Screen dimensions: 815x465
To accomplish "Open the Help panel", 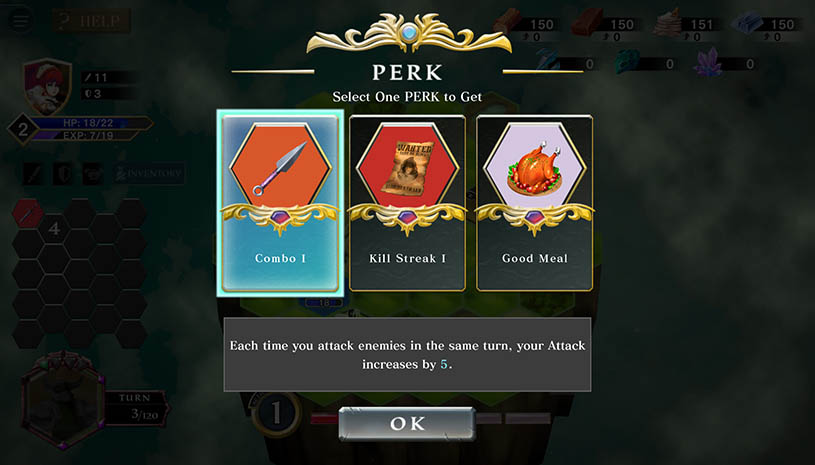I will tap(92, 21).
